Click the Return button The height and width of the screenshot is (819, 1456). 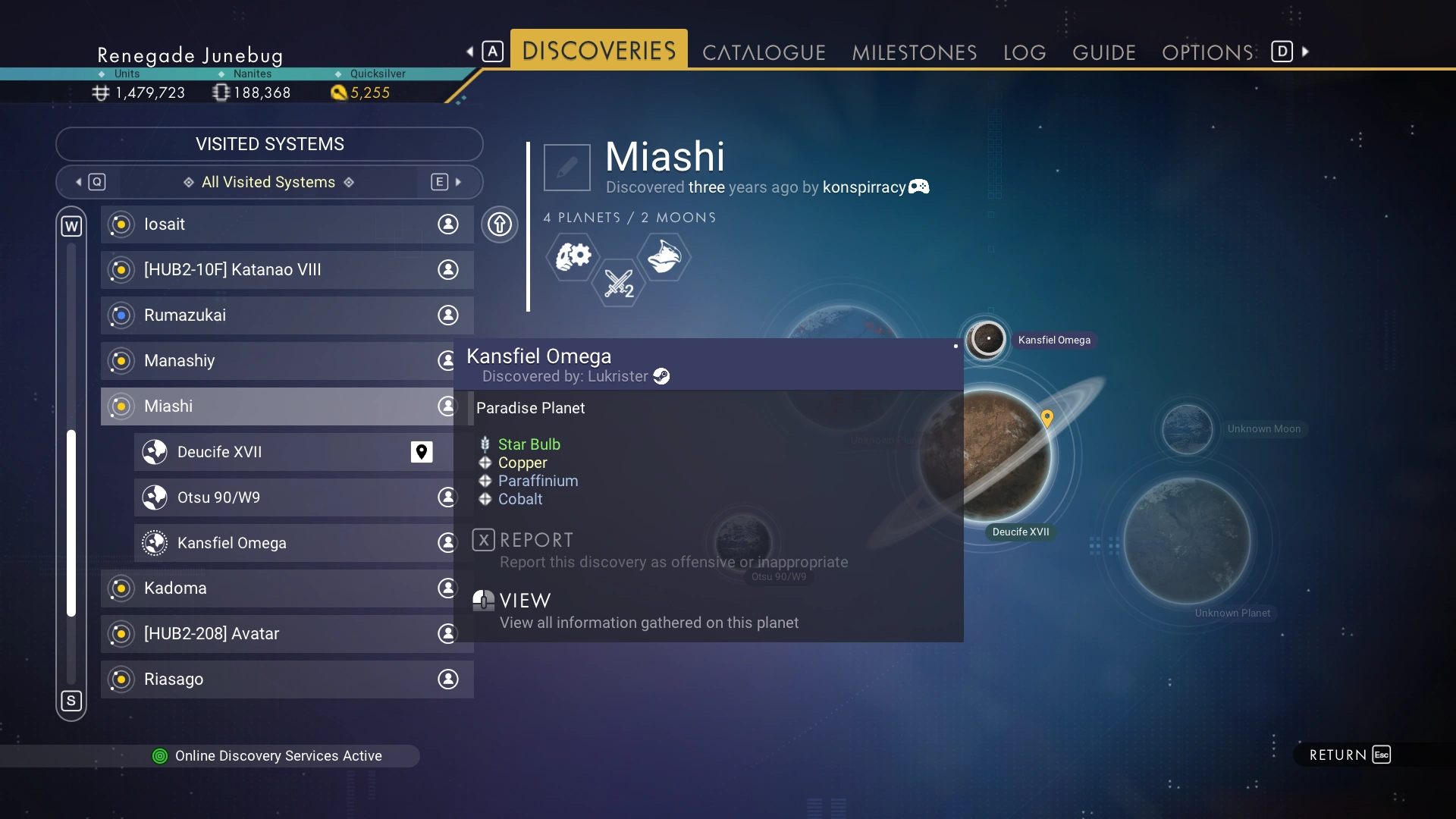click(1349, 755)
